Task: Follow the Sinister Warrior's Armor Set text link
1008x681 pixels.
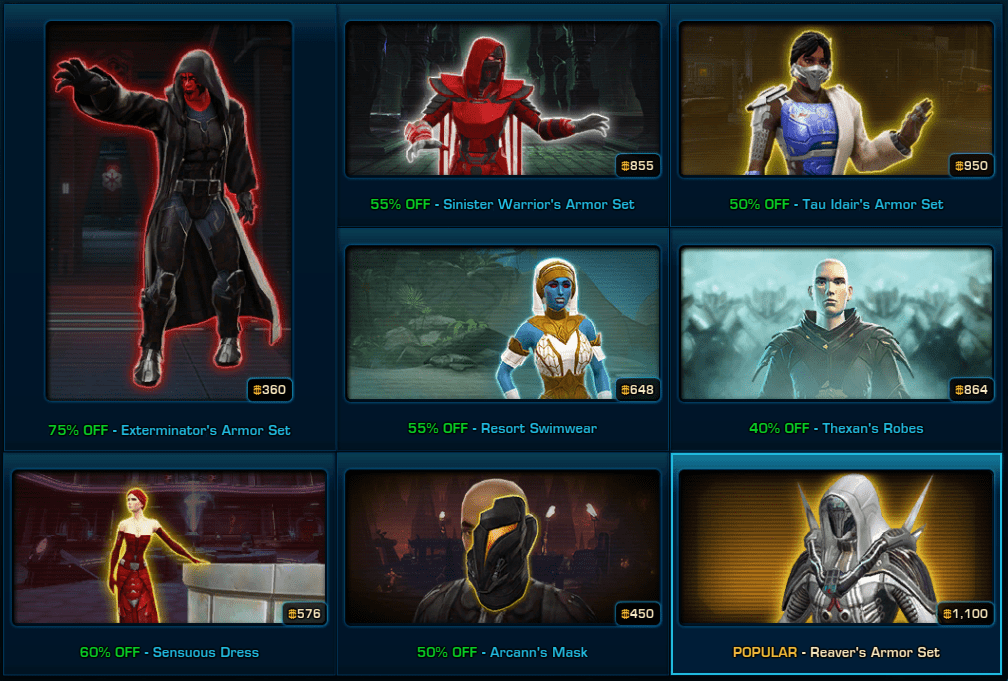Action: [538, 204]
